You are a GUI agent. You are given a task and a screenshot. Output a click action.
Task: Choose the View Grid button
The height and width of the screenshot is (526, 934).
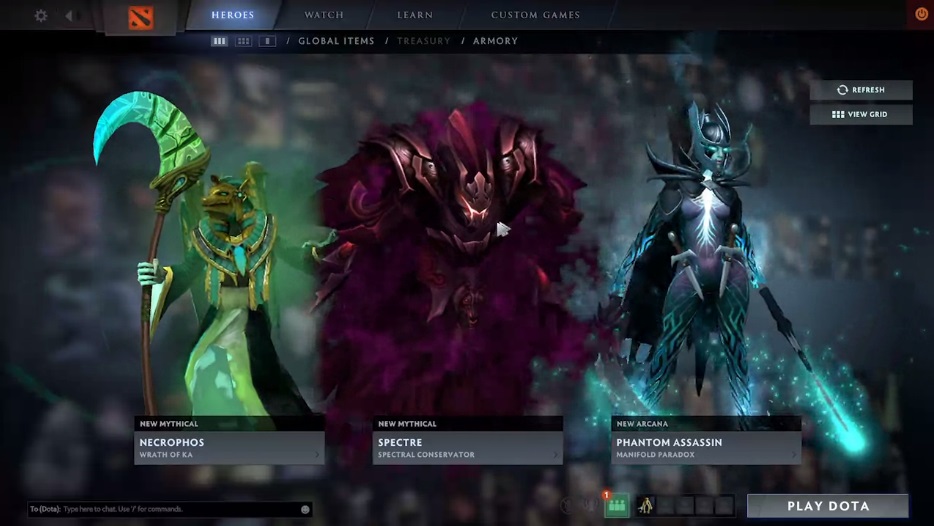(861, 115)
